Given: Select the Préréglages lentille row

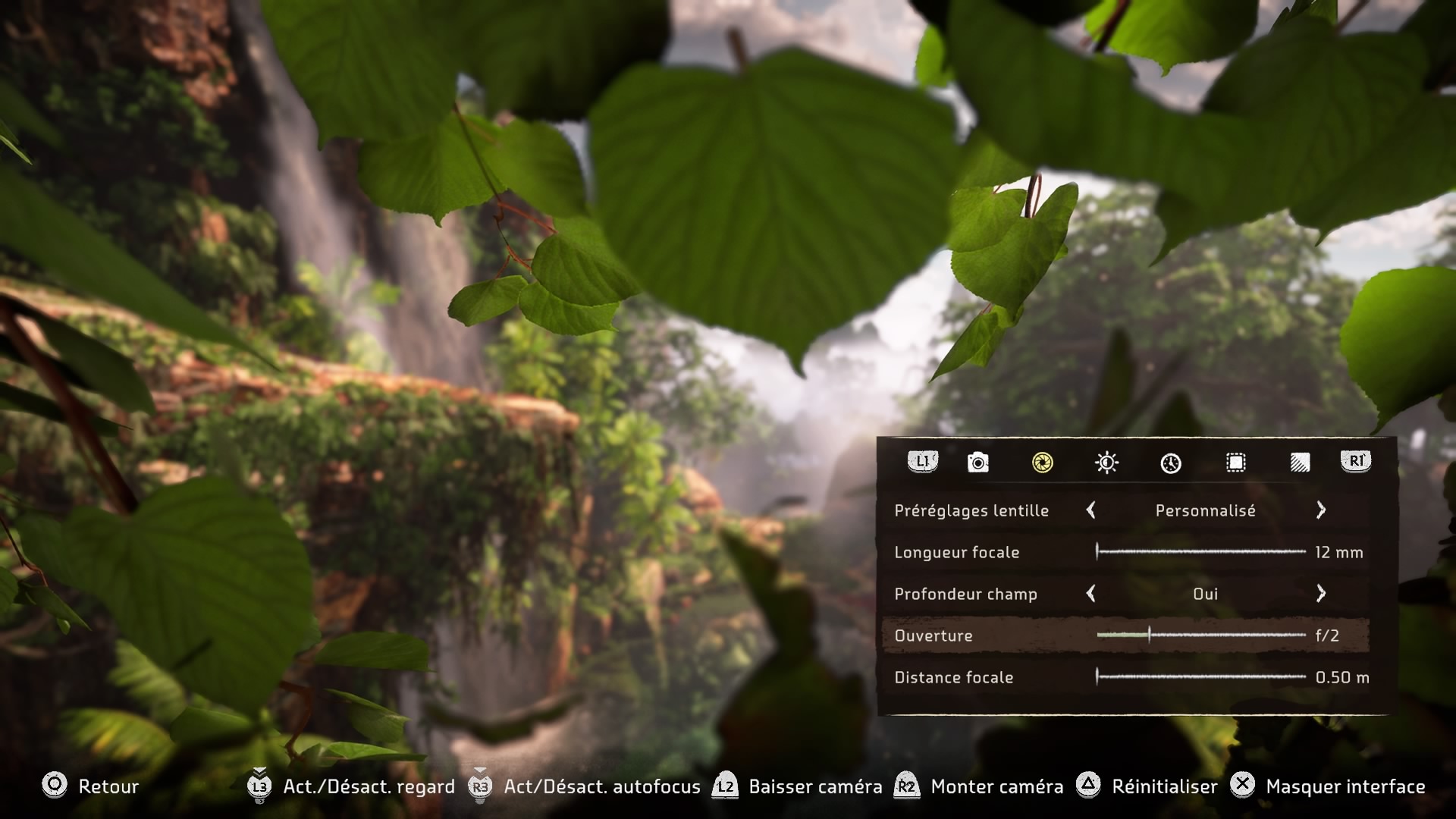Looking at the screenshot, I should click(971, 510).
